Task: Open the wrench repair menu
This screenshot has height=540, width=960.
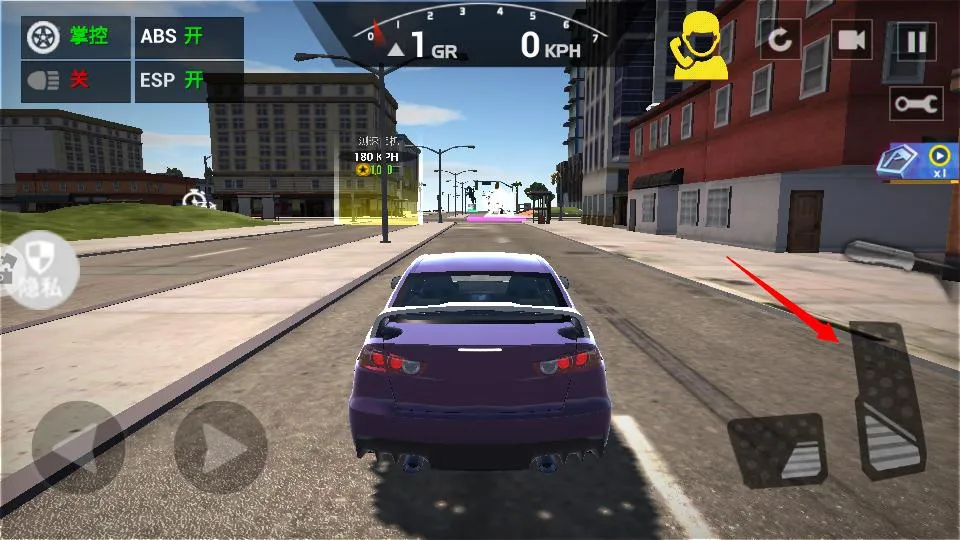Action: tap(916, 103)
